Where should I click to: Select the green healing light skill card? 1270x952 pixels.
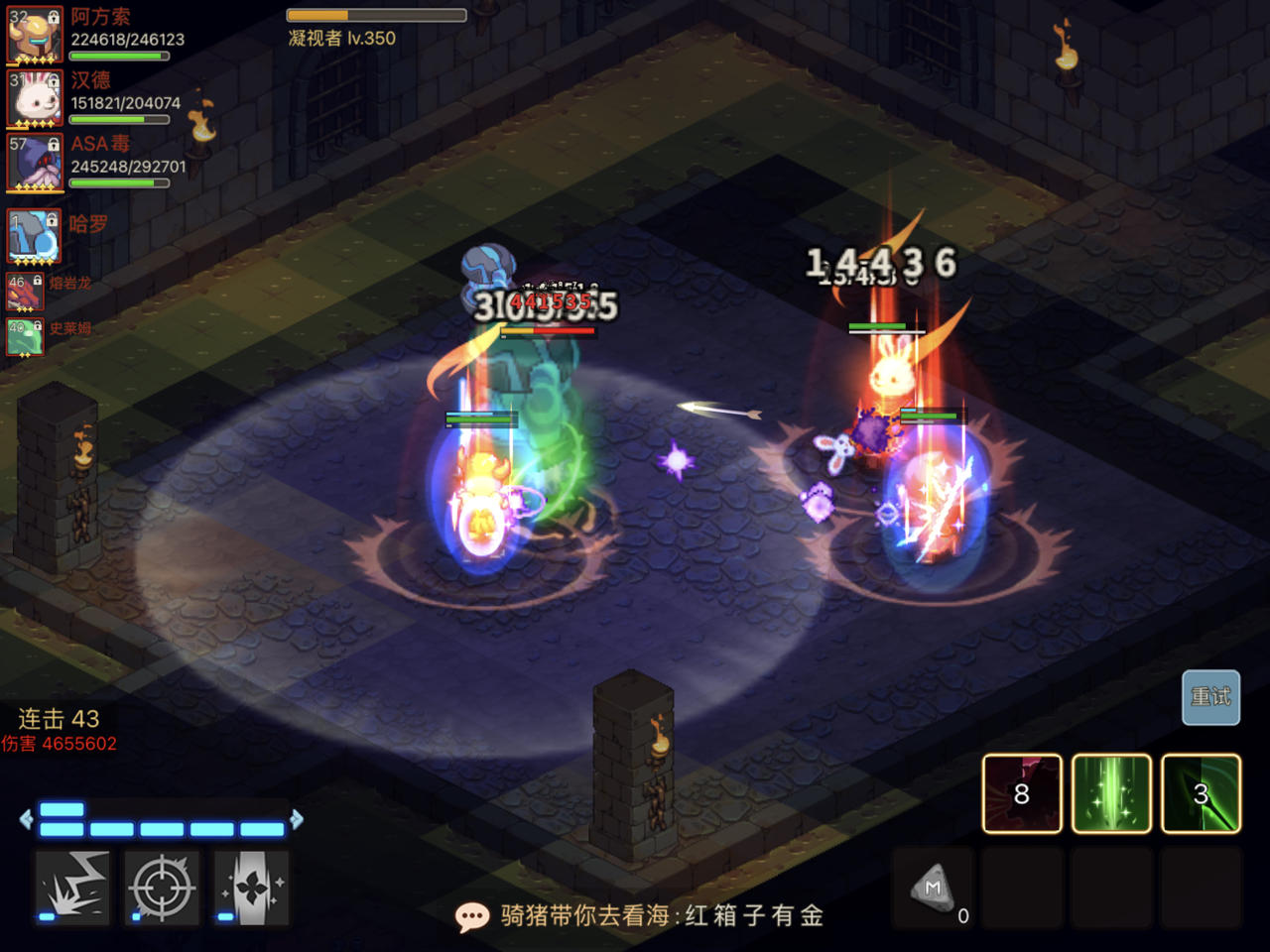1111,794
